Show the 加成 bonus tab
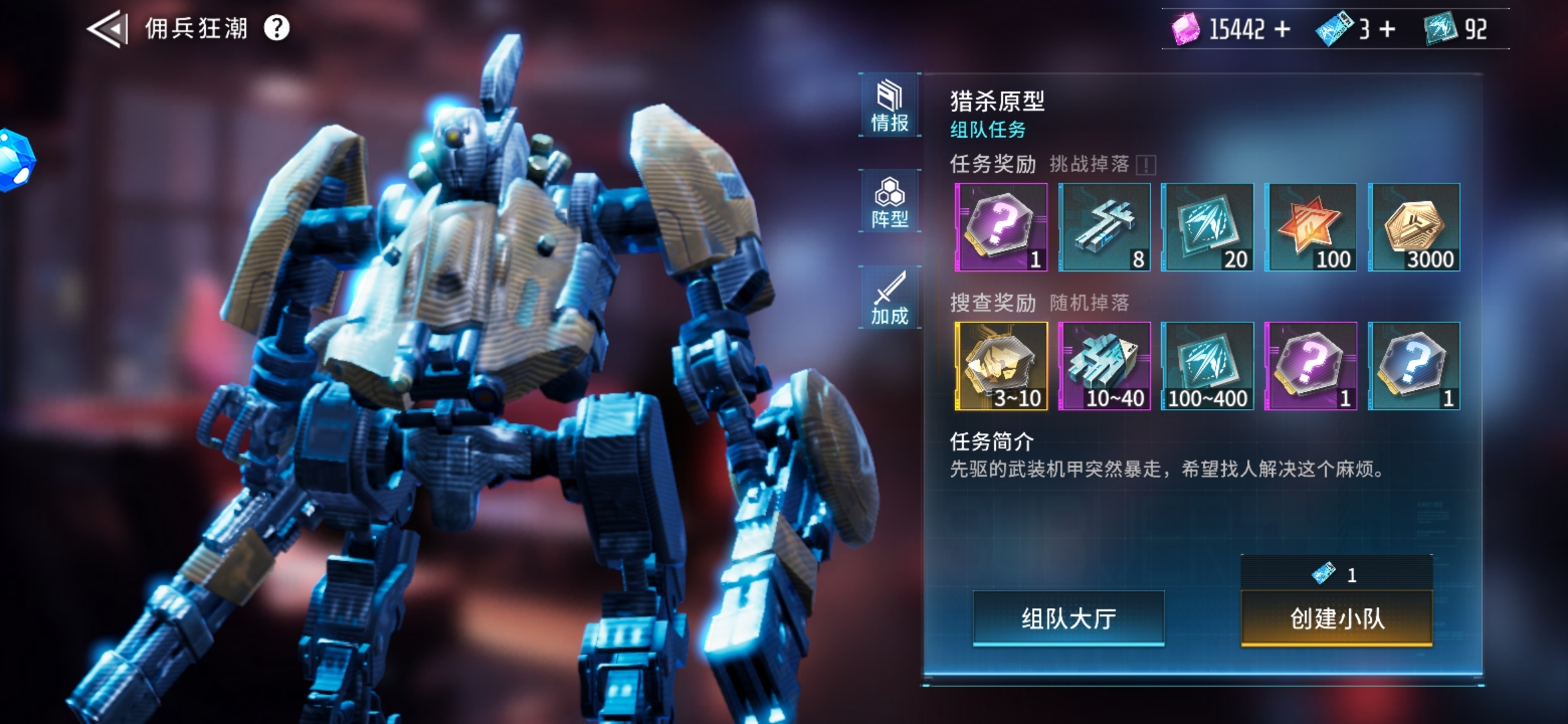Viewport: 1568px width, 724px height. tap(889, 298)
